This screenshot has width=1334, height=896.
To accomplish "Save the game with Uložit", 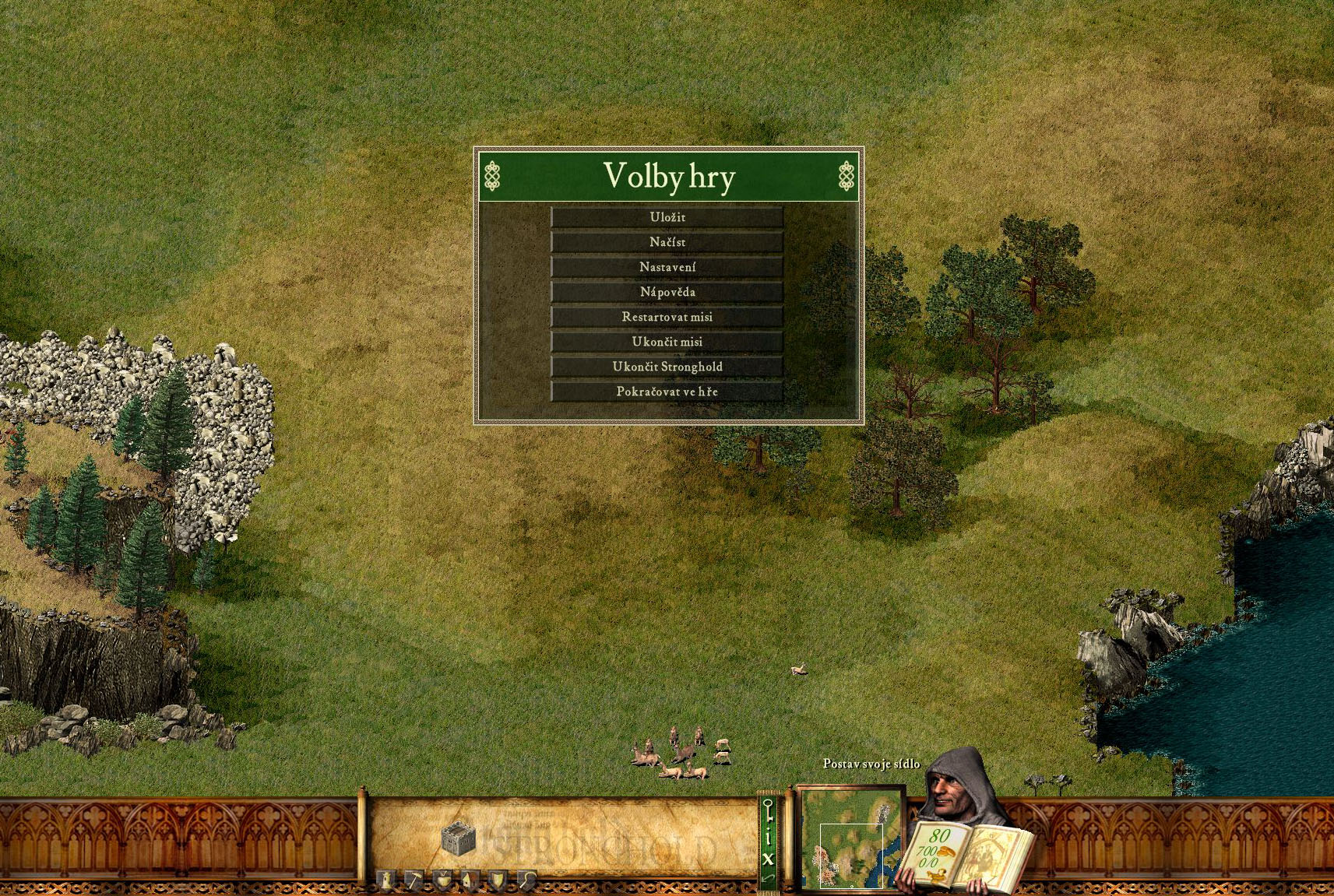I will coord(667,217).
